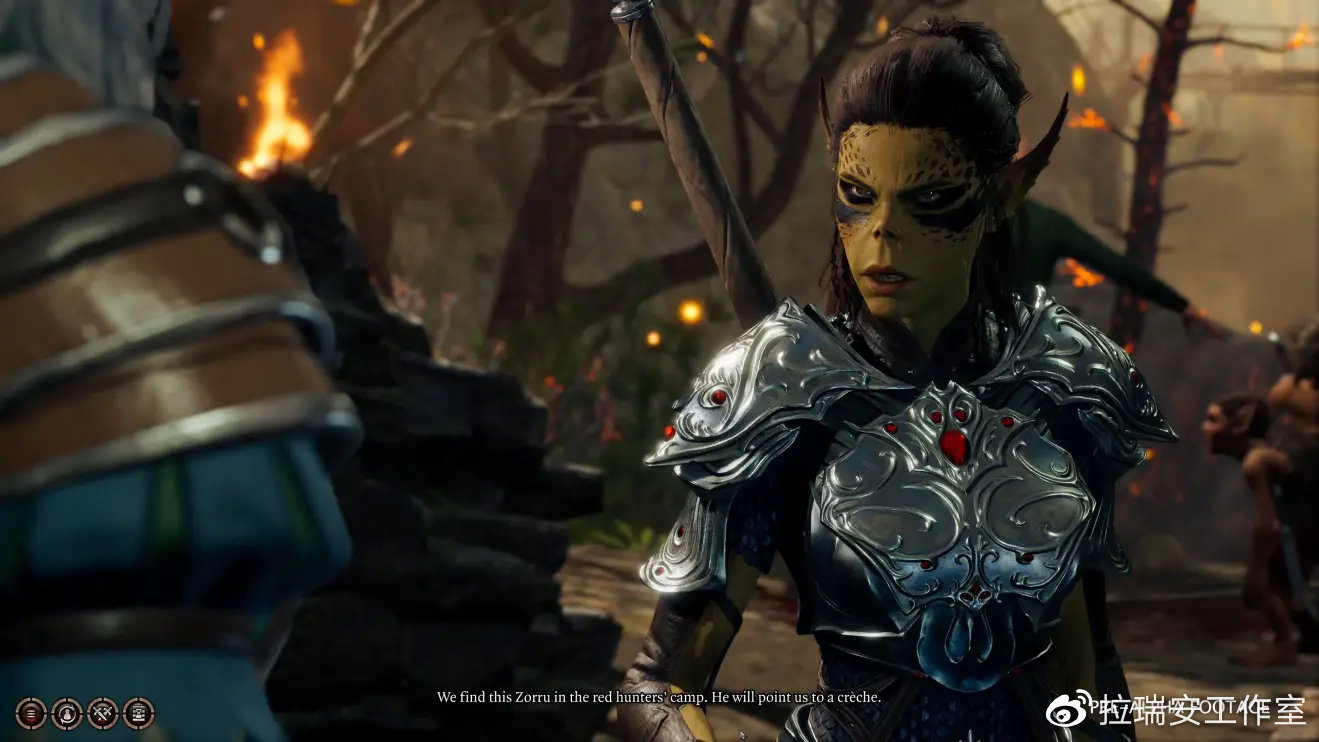Image resolution: width=1319 pixels, height=742 pixels.
Task: Open the dialogue history lines icon
Action: point(31,713)
